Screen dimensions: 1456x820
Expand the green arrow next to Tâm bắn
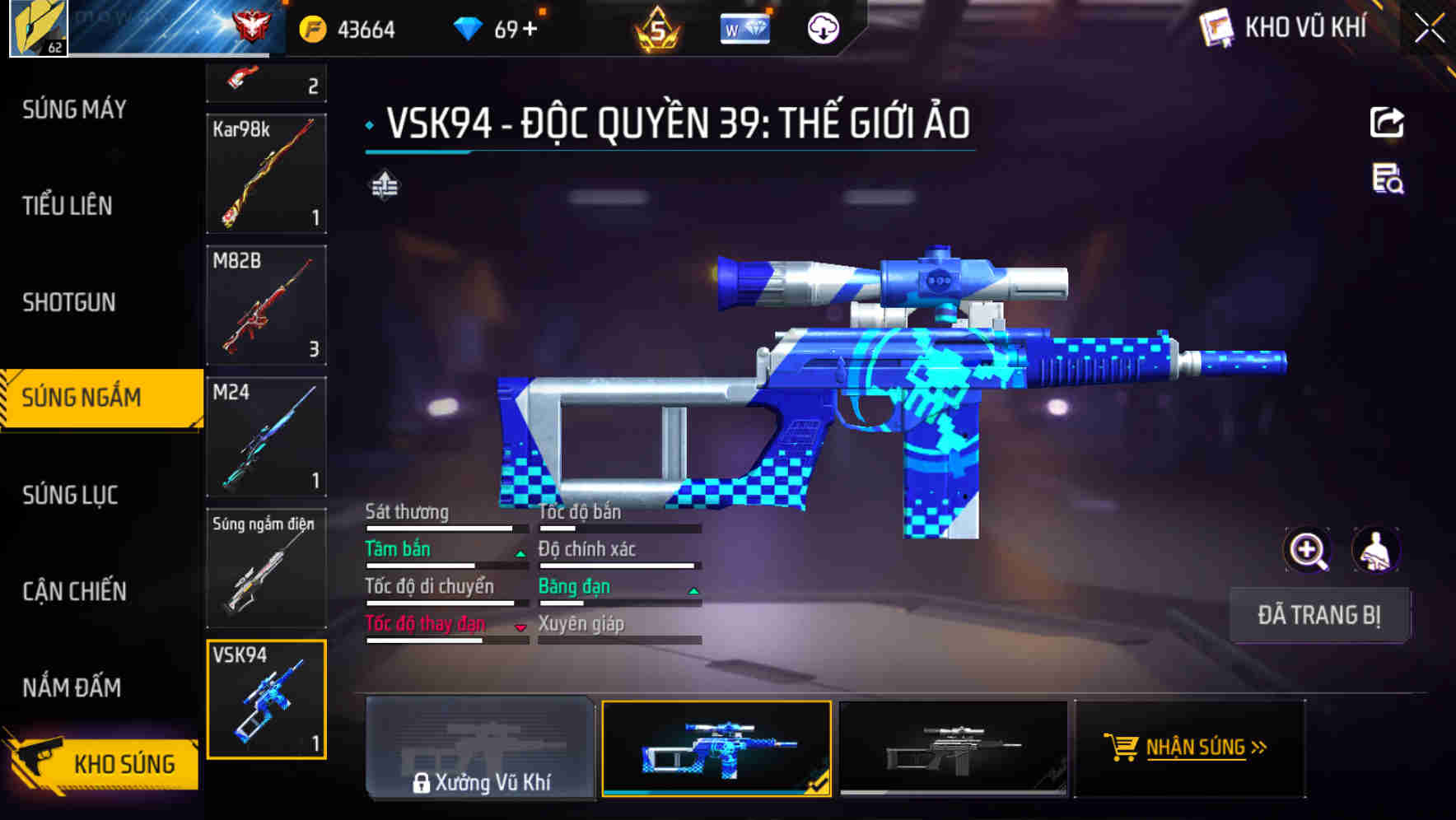click(520, 554)
